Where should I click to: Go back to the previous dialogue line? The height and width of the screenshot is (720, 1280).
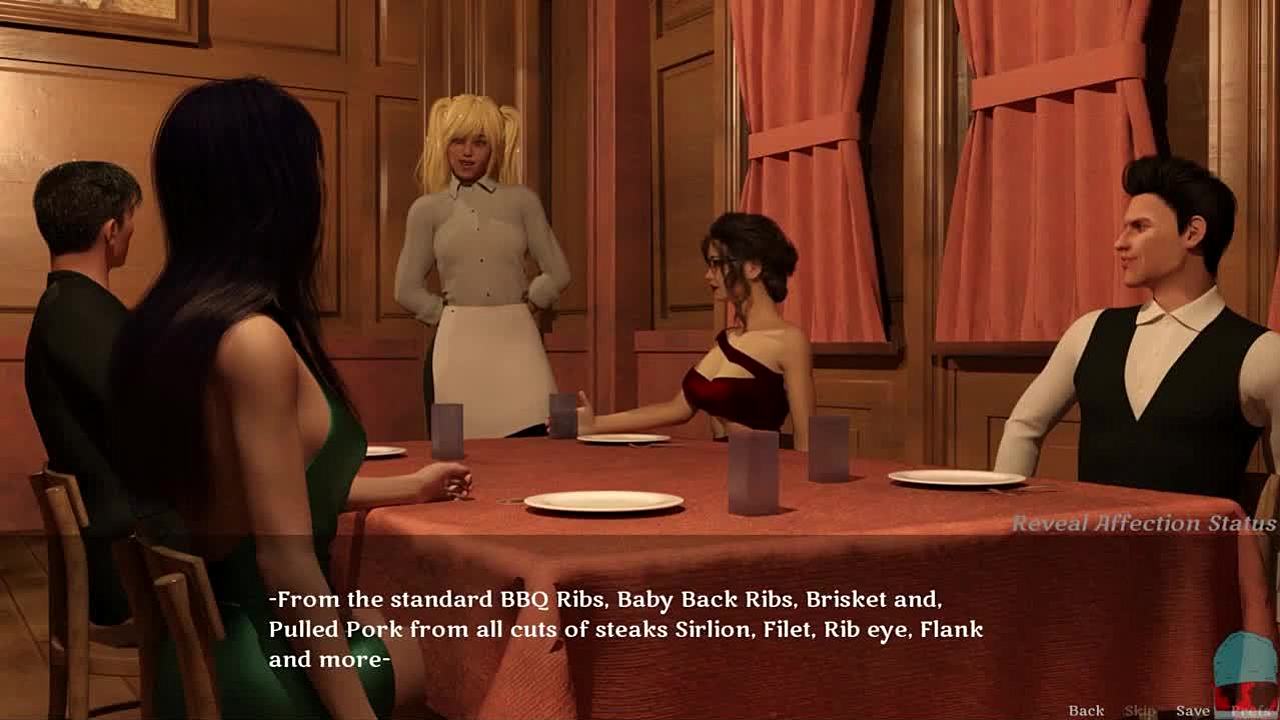[x=1086, y=711]
